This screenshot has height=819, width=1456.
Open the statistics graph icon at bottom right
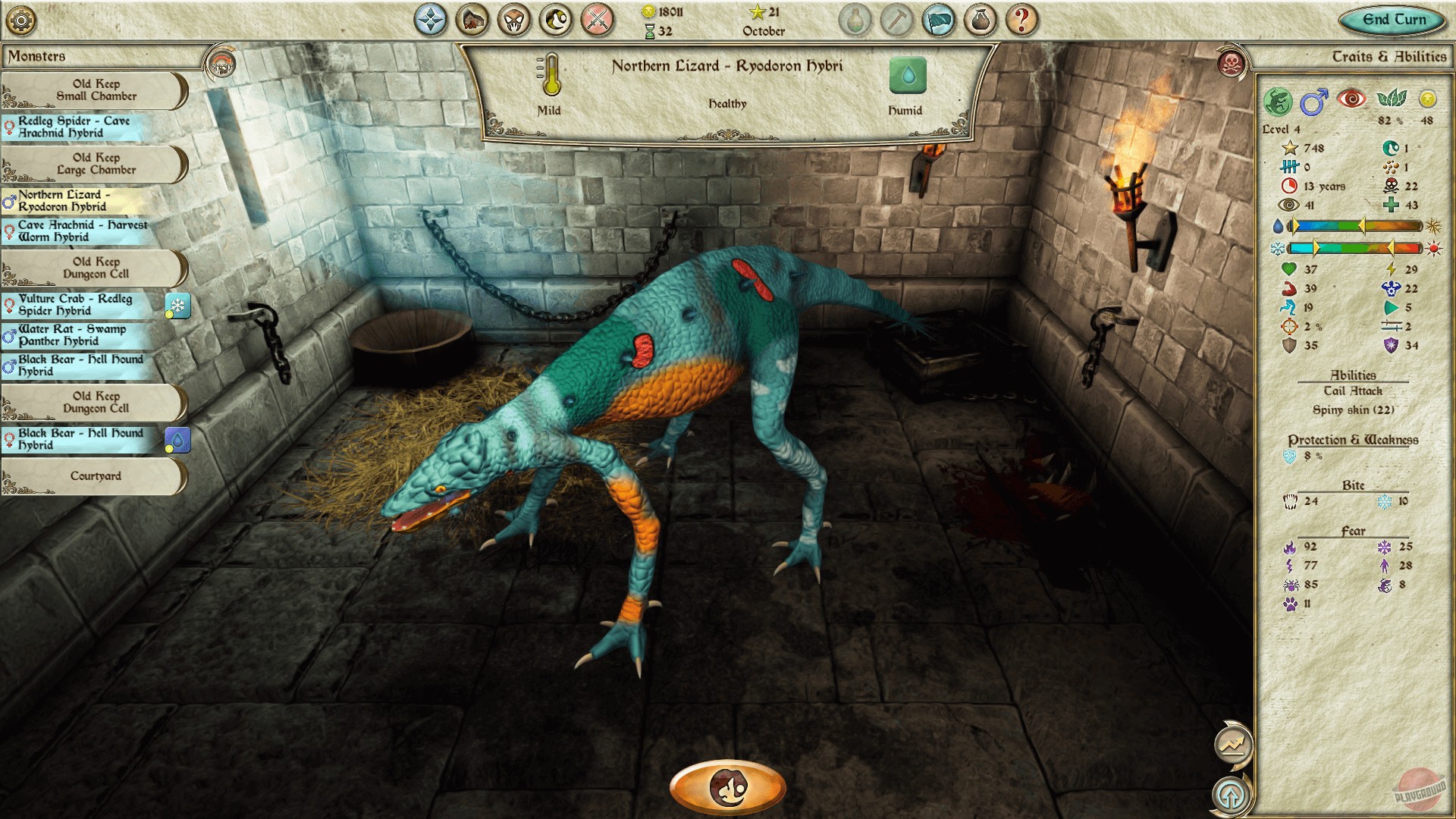(1234, 745)
